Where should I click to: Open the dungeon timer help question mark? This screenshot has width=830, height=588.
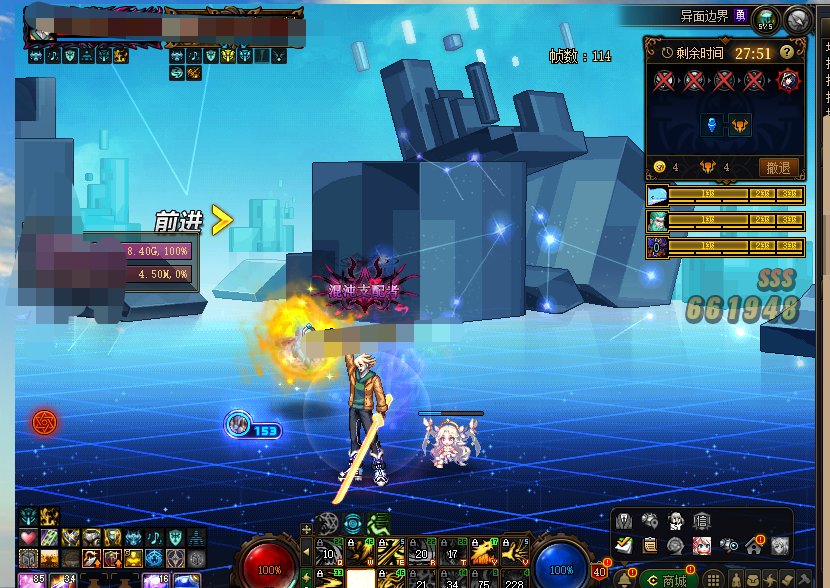pyautogui.click(x=787, y=52)
